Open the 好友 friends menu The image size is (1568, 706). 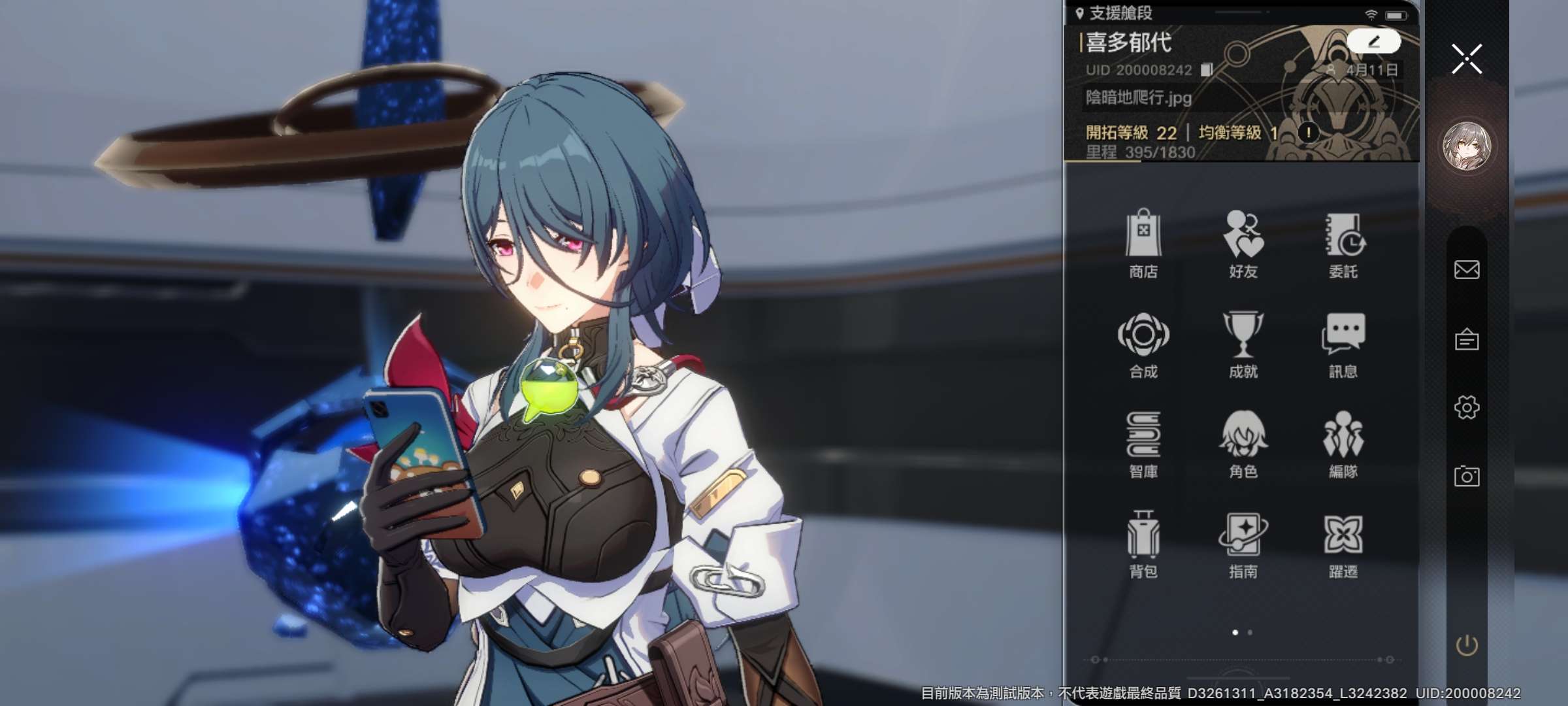coord(1243,243)
